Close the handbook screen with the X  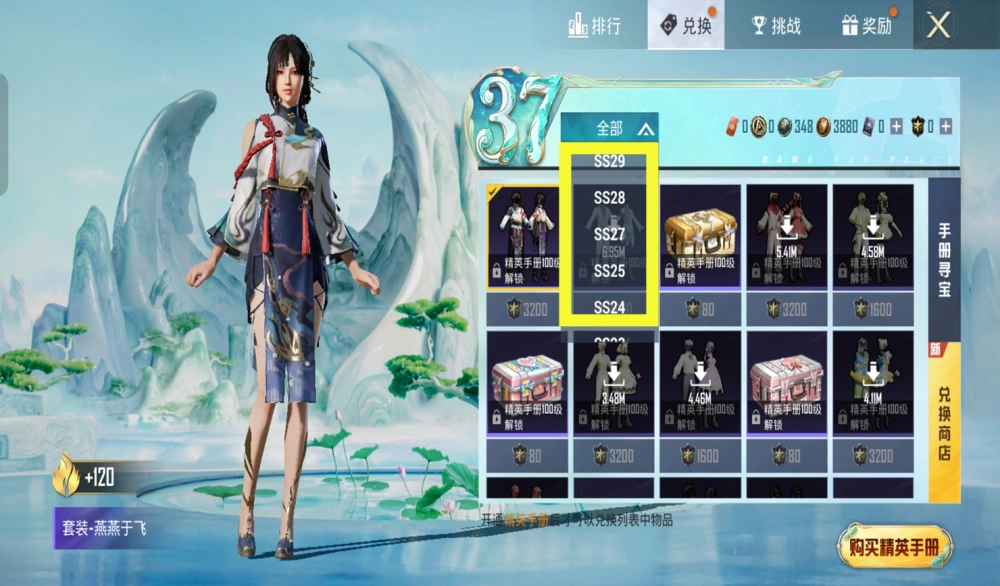tap(938, 26)
